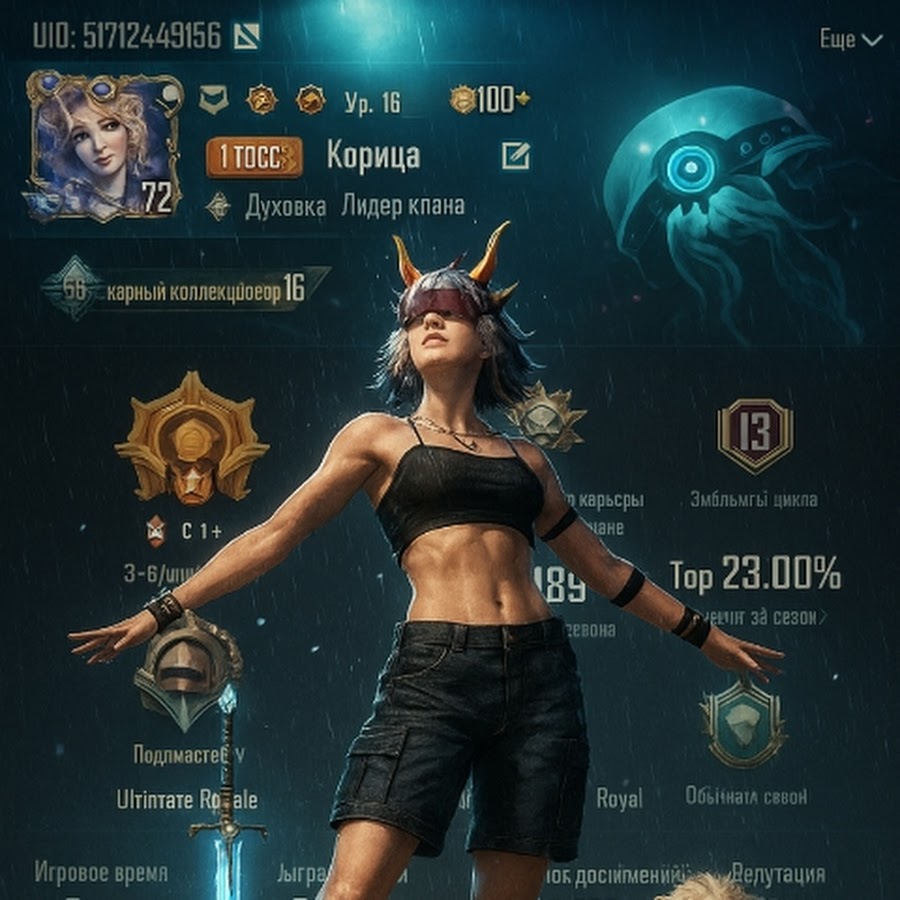
Task: Open the orange 1 TOCC title badge
Action: coord(254,156)
